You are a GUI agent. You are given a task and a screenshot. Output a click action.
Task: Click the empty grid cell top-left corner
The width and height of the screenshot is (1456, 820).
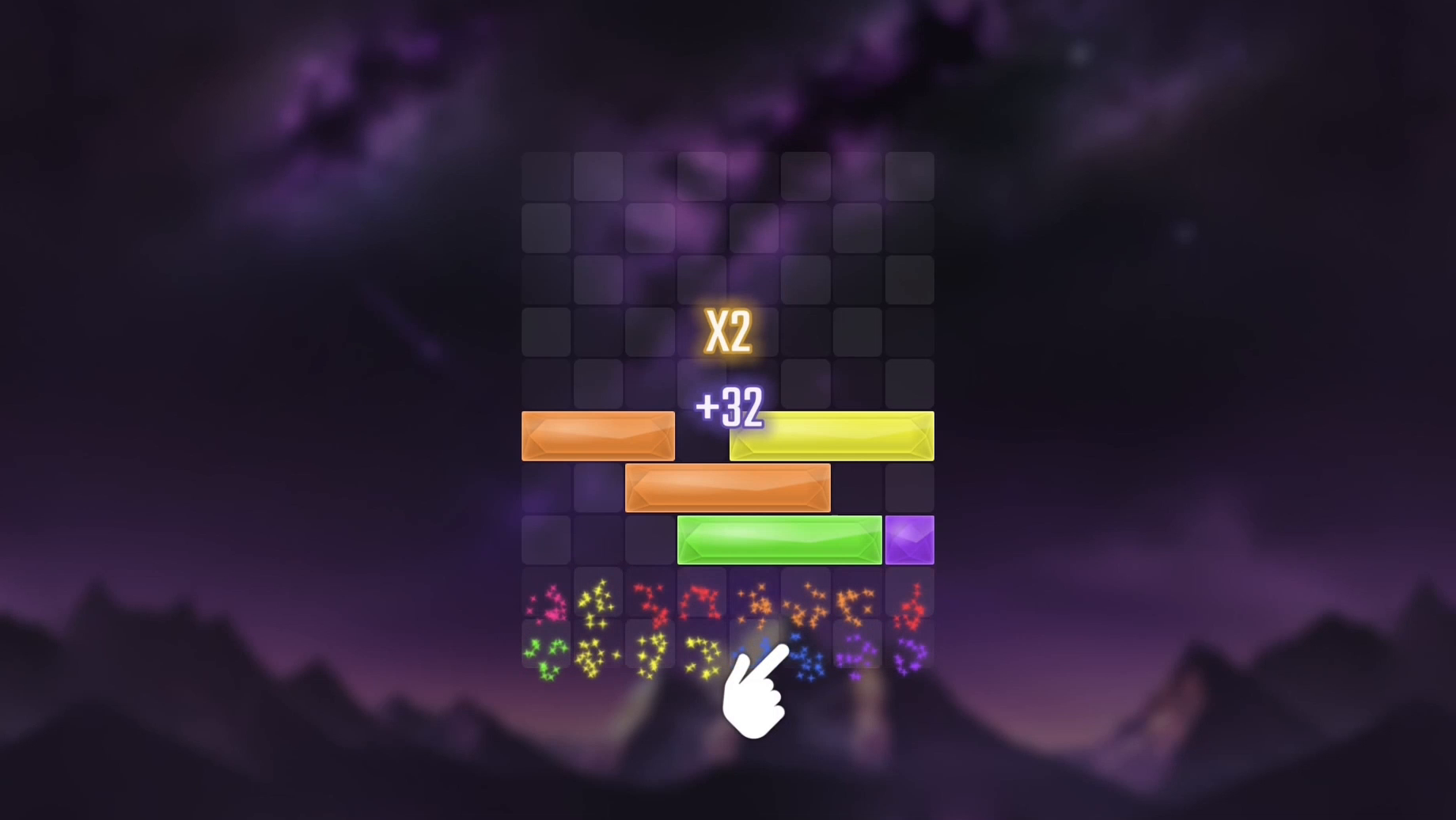tap(544, 174)
